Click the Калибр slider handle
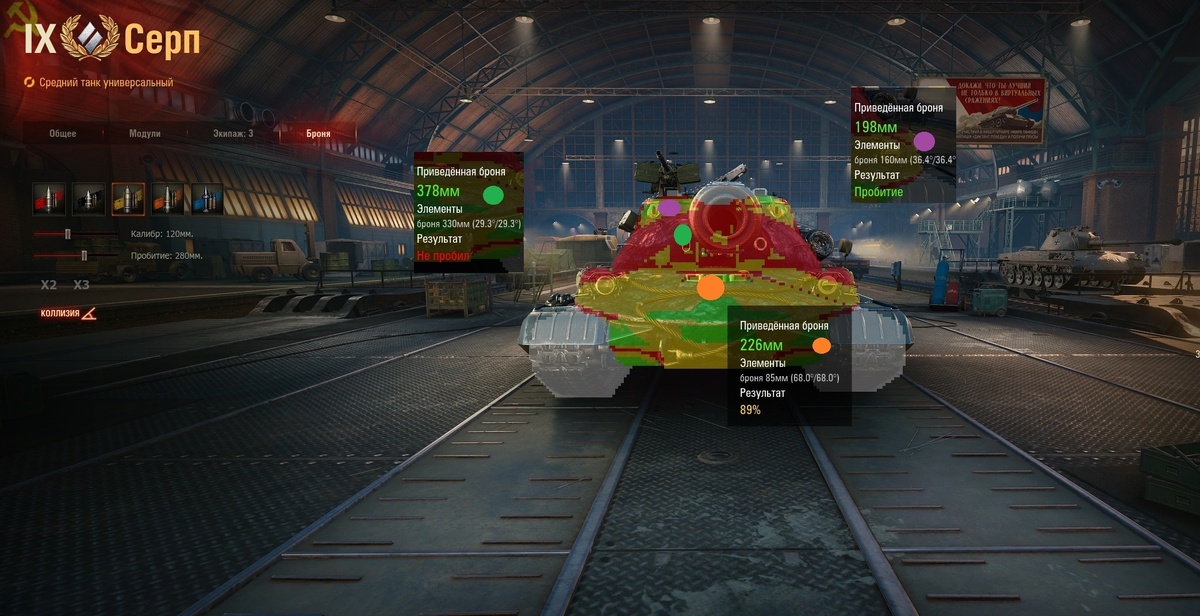This screenshot has height=616, width=1200. tap(68, 234)
